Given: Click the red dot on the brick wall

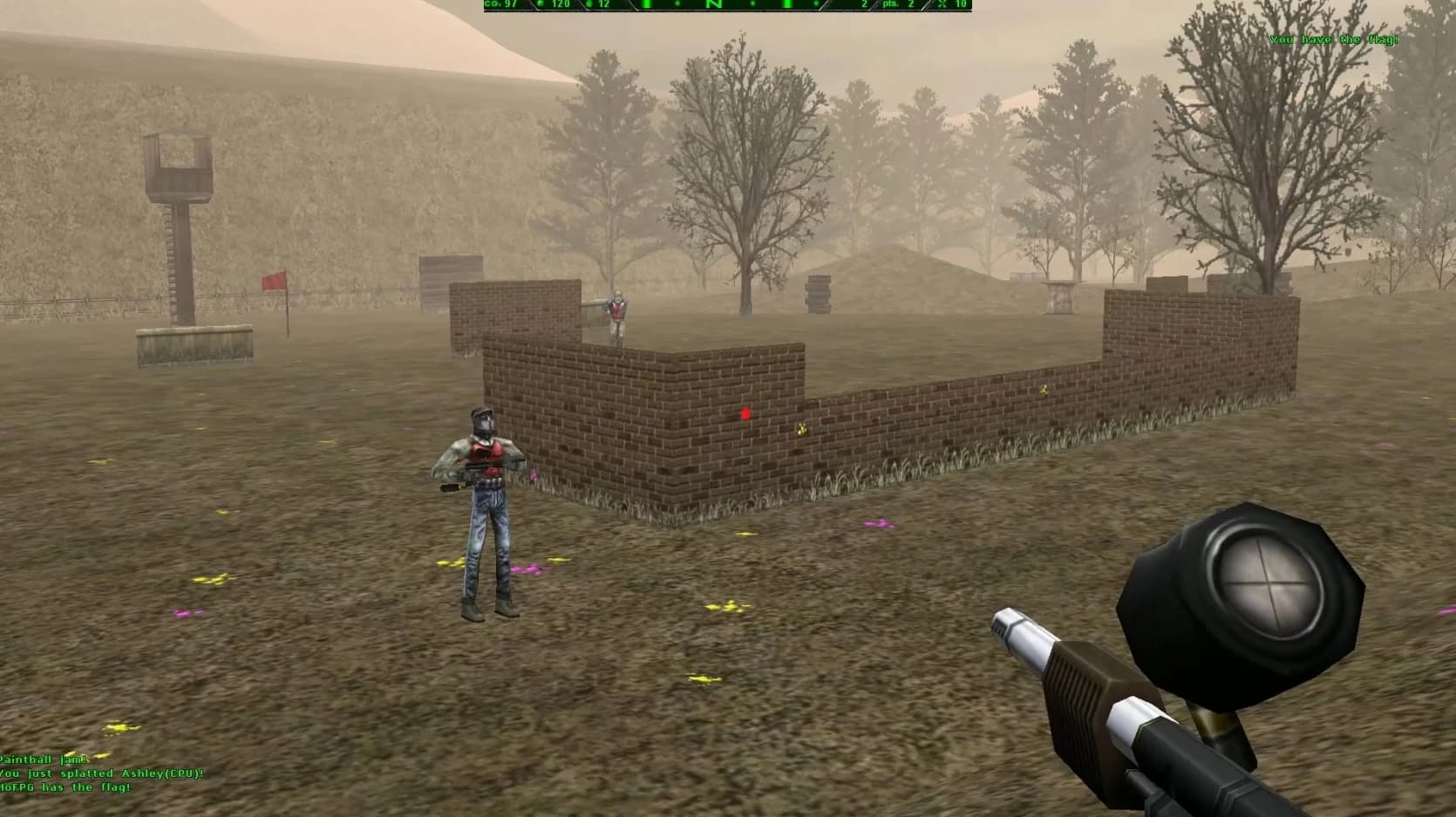Looking at the screenshot, I should coord(744,412).
